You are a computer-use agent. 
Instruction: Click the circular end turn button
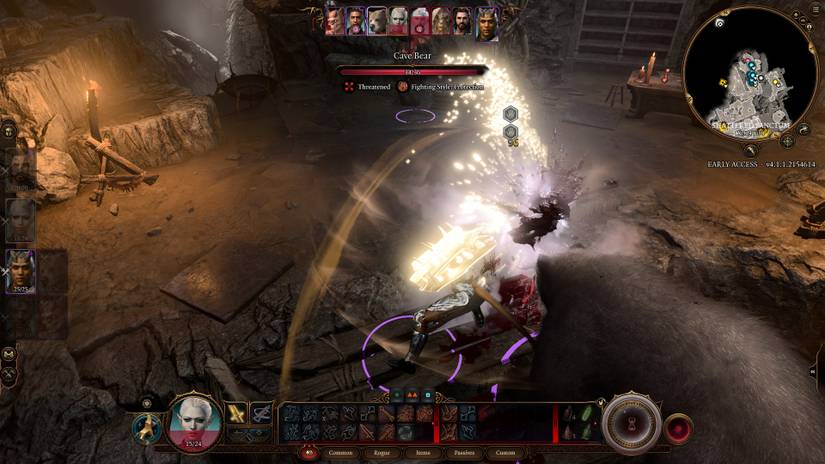(x=633, y=422)
